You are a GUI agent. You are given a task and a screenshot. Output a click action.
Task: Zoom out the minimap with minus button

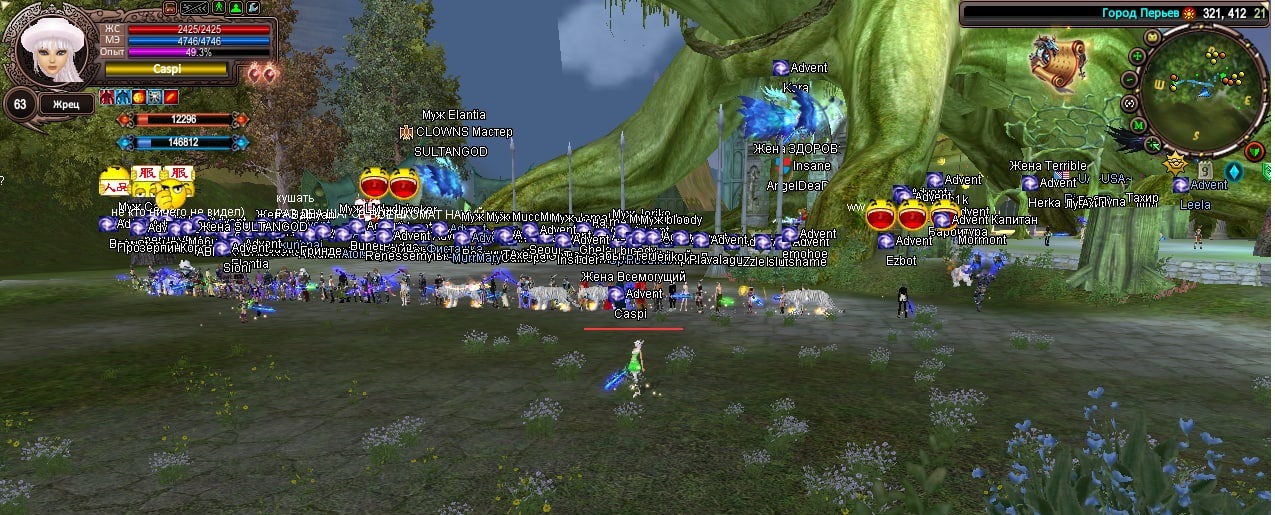click(x=1129, y=80)
